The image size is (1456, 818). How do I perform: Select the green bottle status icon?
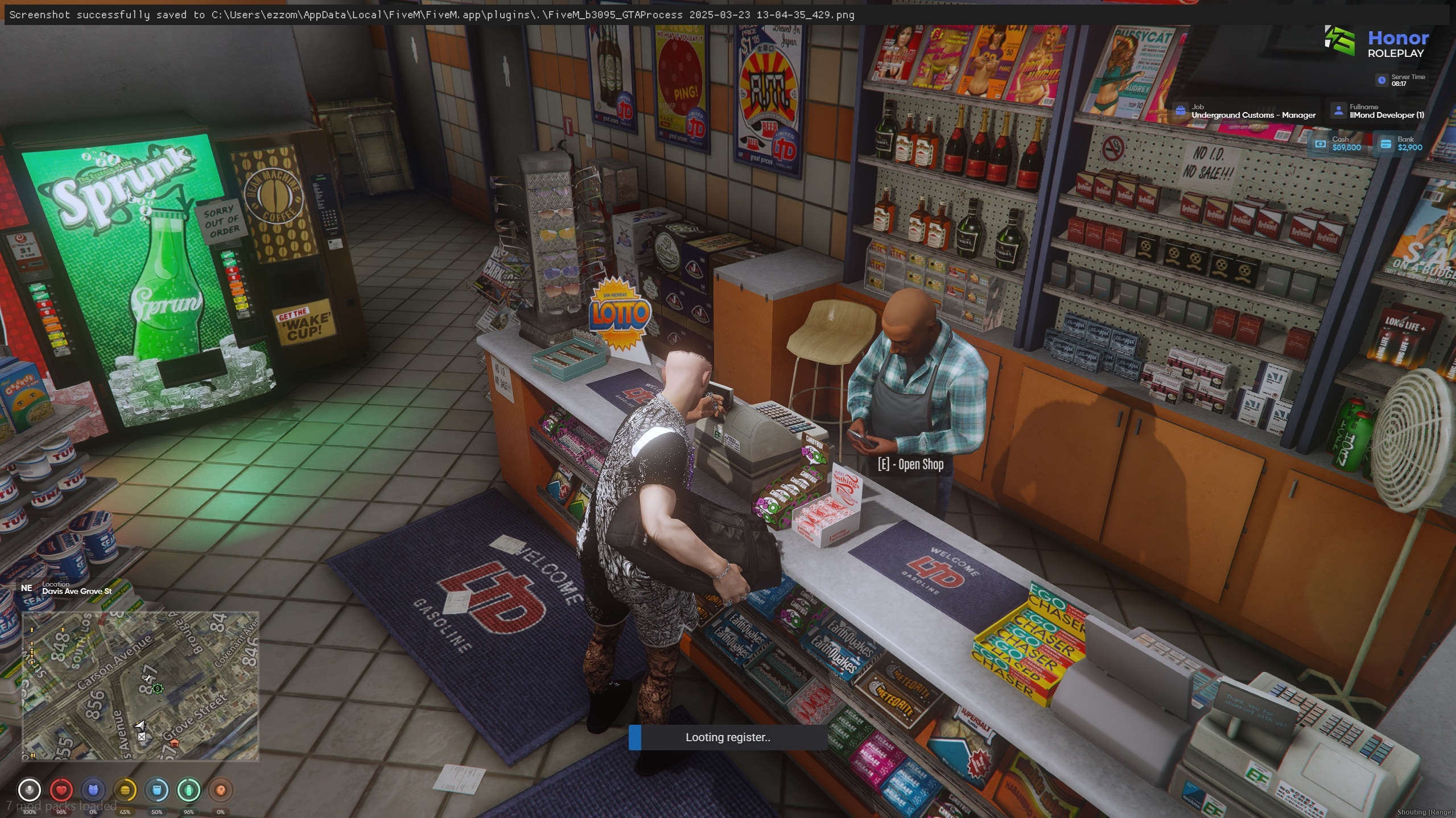[189, 790]
